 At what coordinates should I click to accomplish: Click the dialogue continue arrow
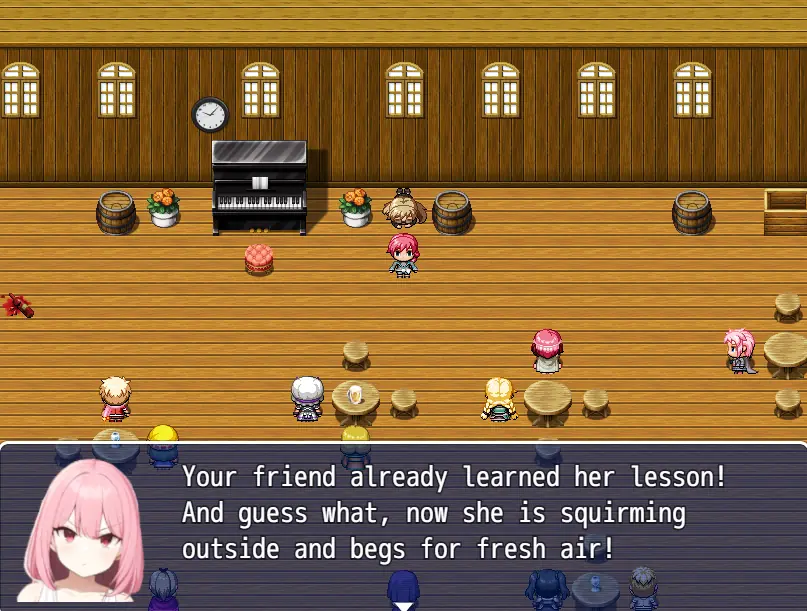[x=403, y=604]
